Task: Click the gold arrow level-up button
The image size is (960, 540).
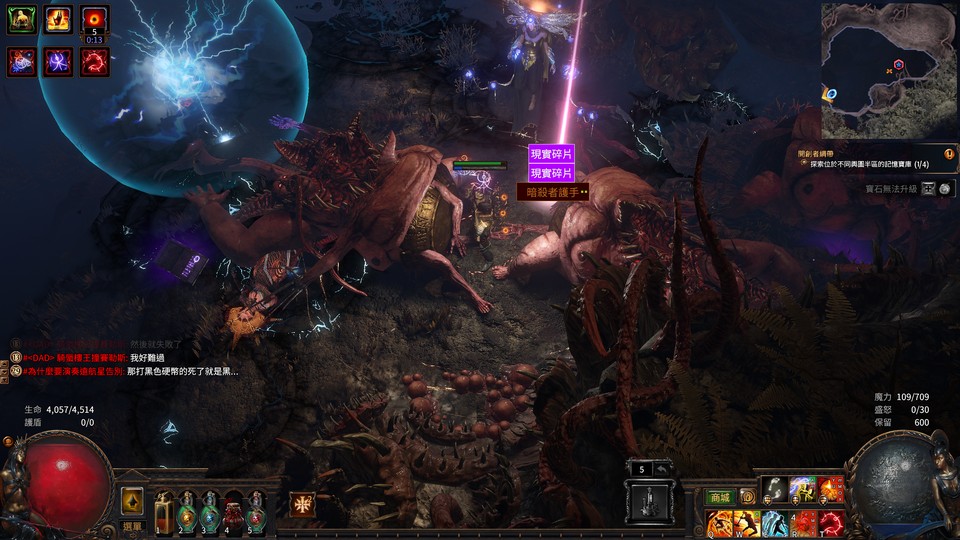Action: coord(131,501)
